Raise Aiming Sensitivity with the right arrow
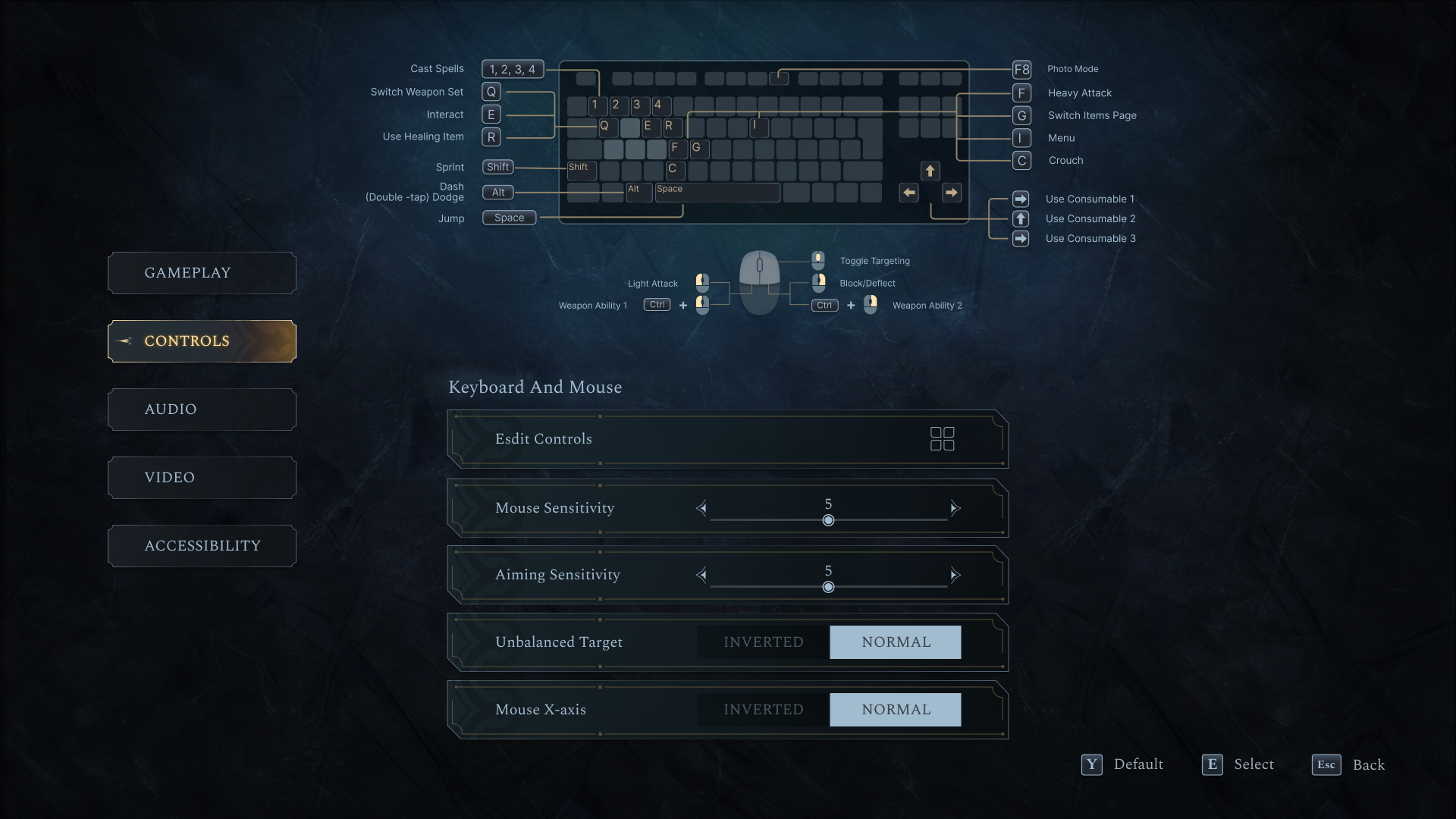1456x819 pixels. click(955, 575)
